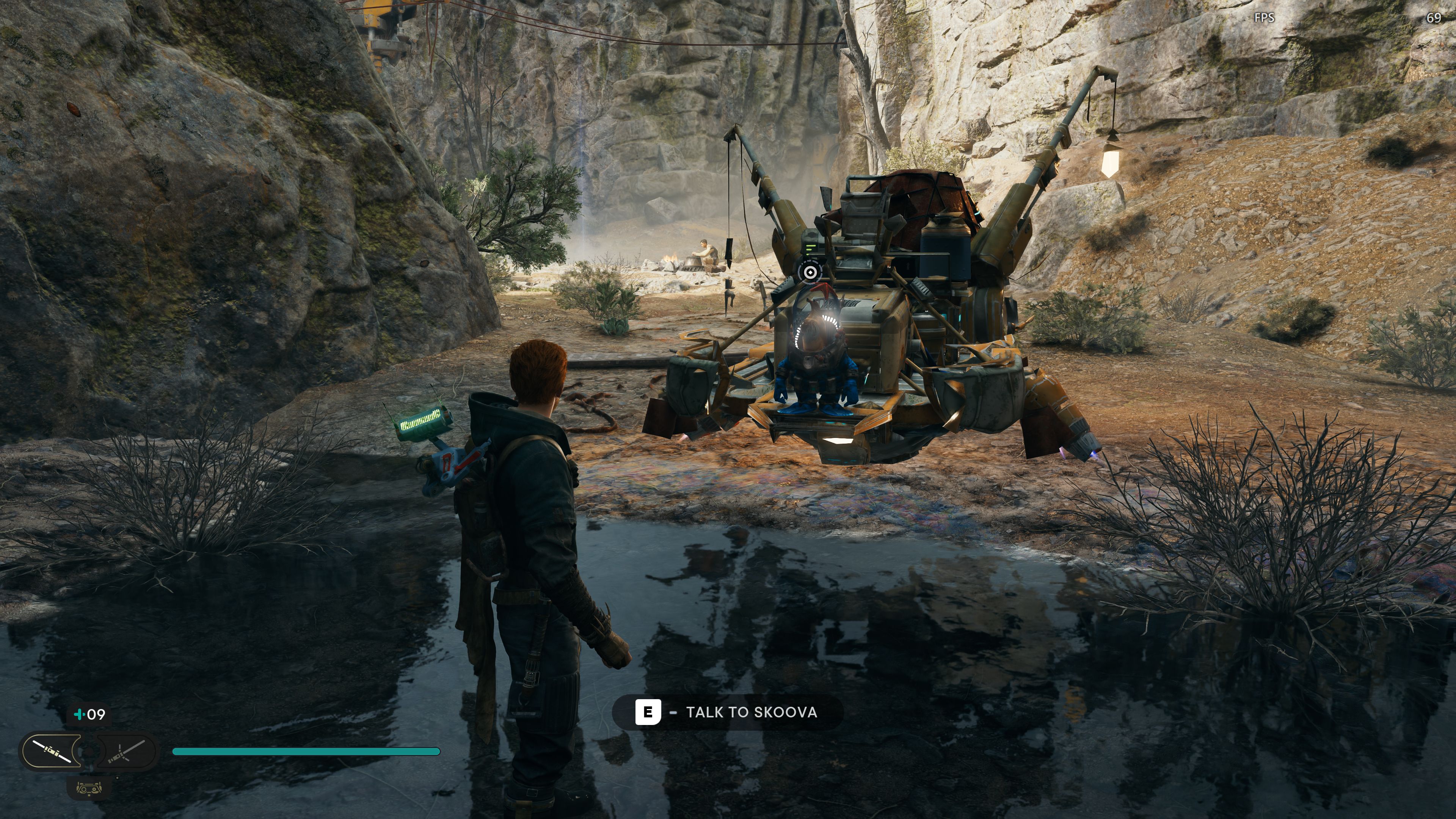Image resolution: width=1456 pixels, height=819 pixels.
Task: Select the double-bladed lightsaber stance slot
Action: [x=52, y=751]
